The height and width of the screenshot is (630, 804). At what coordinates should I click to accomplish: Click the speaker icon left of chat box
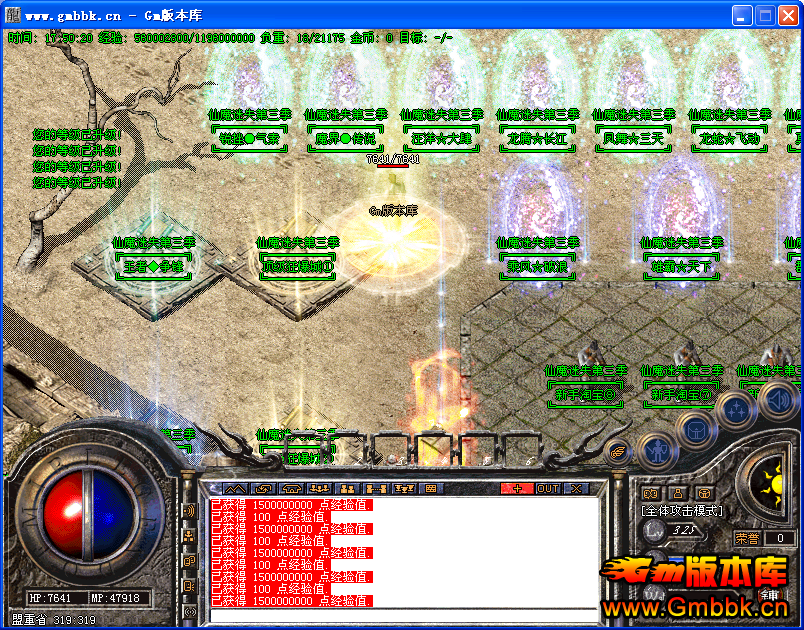pyautogui.click(x=189, y=511)
